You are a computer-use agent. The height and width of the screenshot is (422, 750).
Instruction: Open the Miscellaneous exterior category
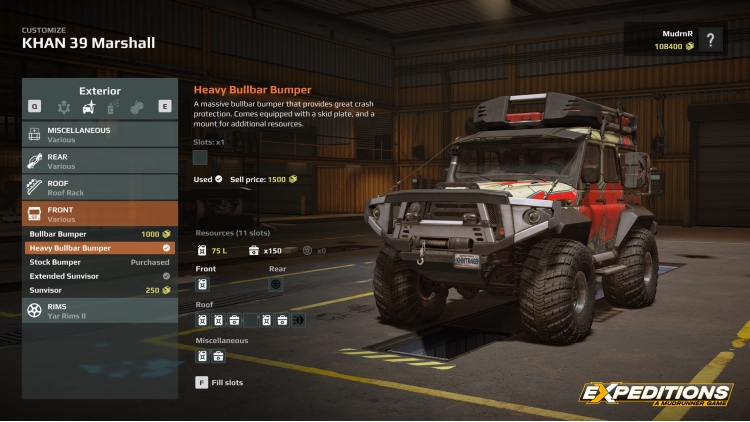pos(99,134)
